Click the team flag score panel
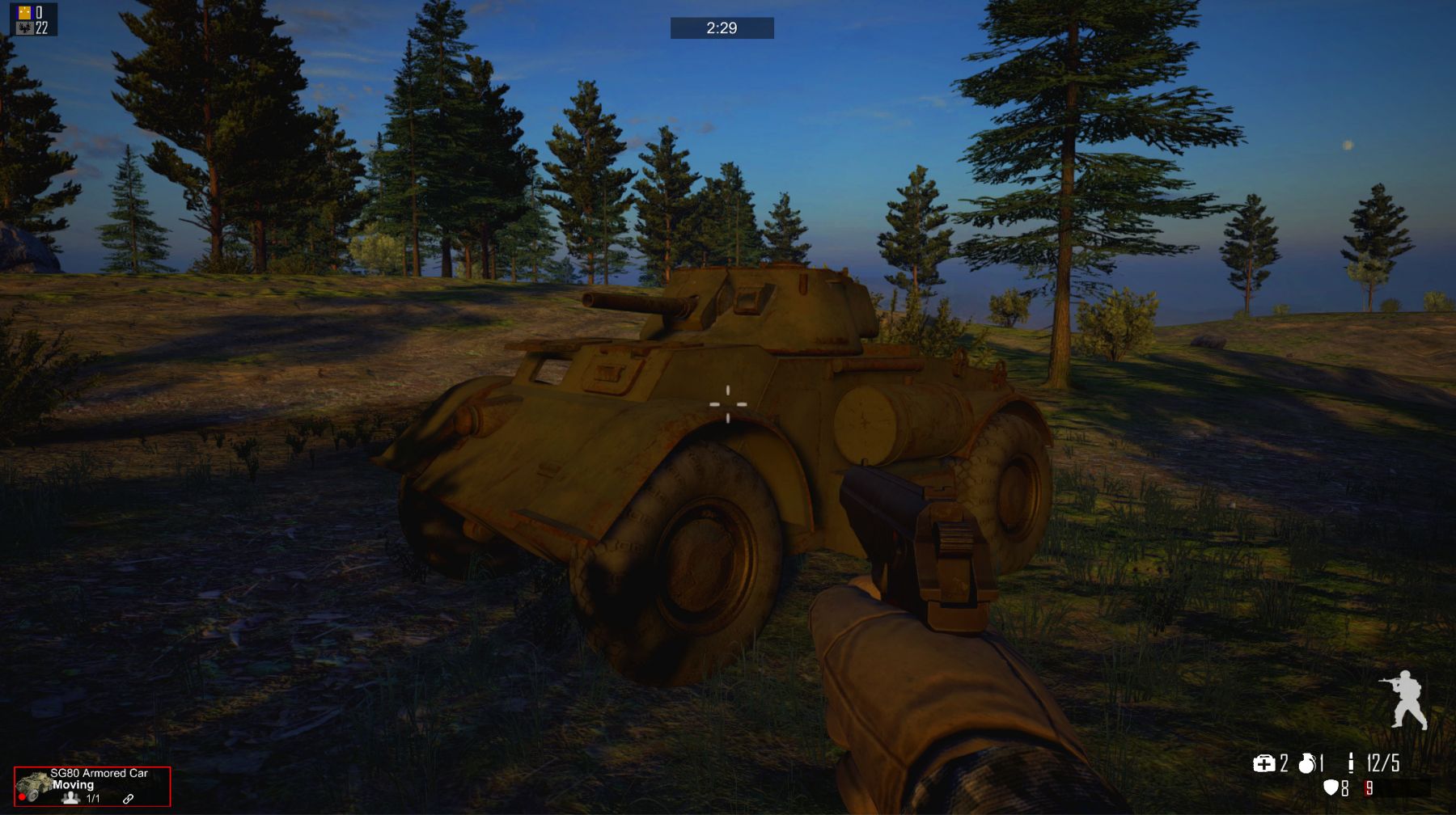Image resolution: width=1456 pixels, height=815 pixels. pos(33,19)
